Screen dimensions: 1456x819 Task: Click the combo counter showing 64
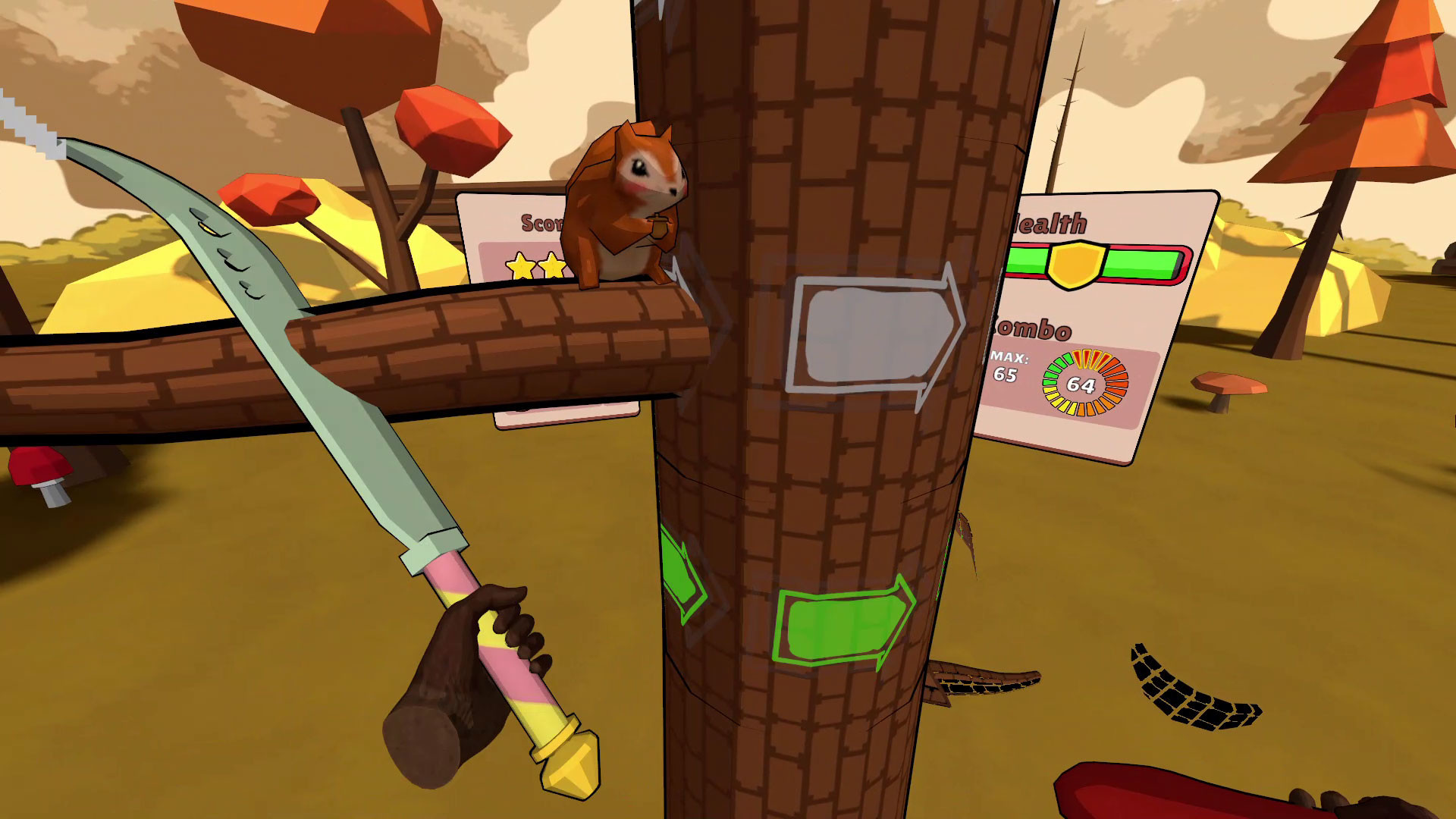(1080, 386)
